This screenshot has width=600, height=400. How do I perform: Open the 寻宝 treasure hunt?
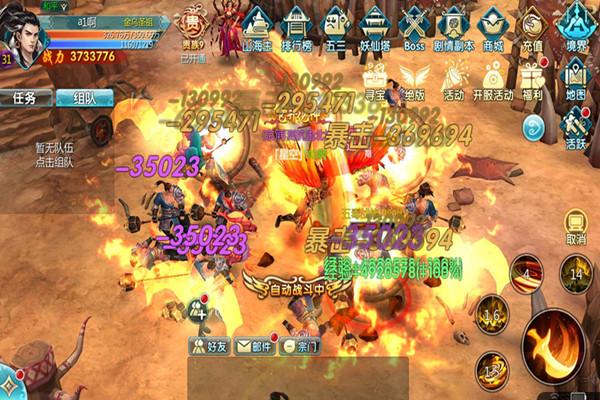(375, 80)
